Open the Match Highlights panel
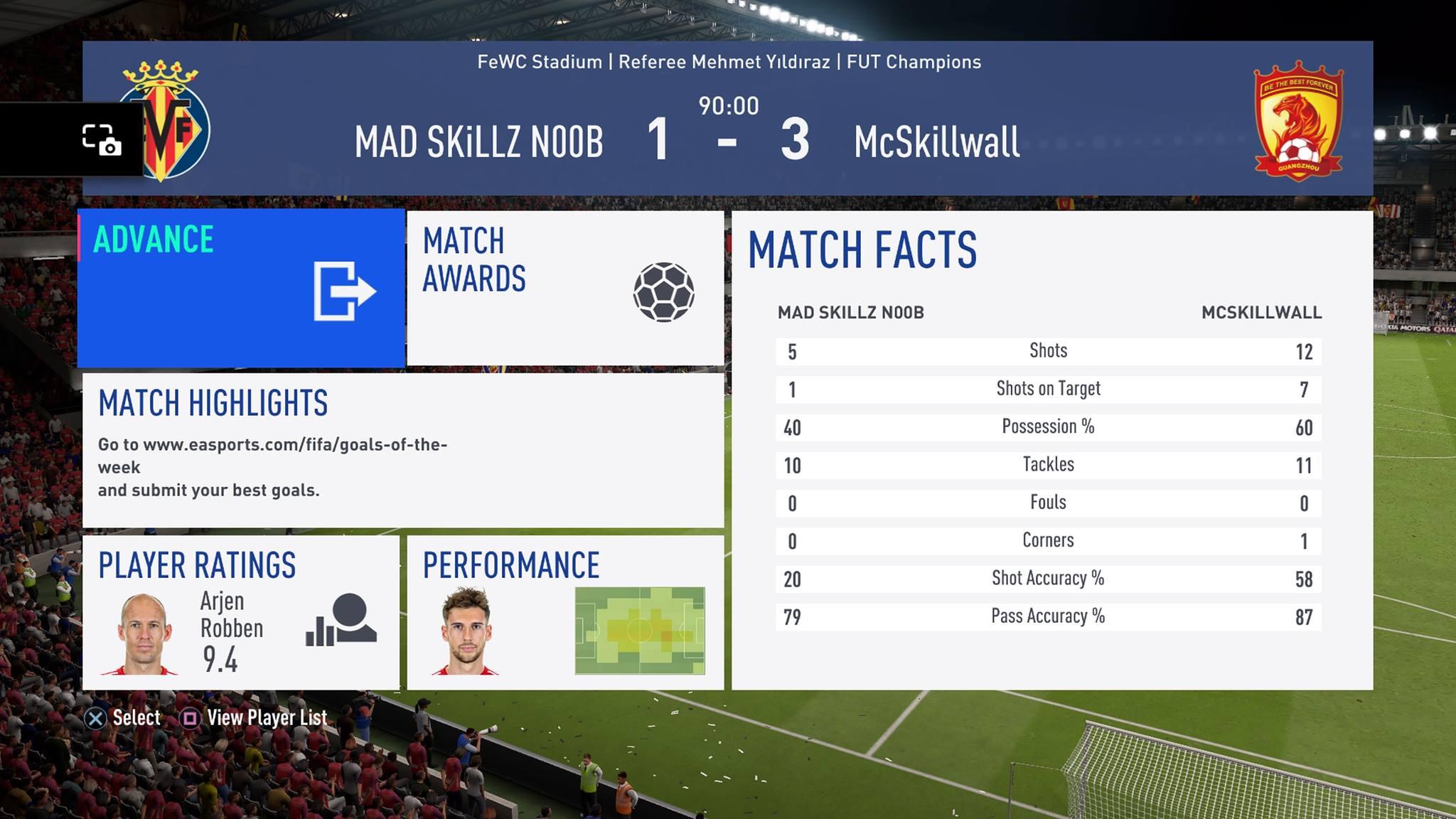Image resolution: width=1456 pixels, height=819 pixels. (402, 450)
